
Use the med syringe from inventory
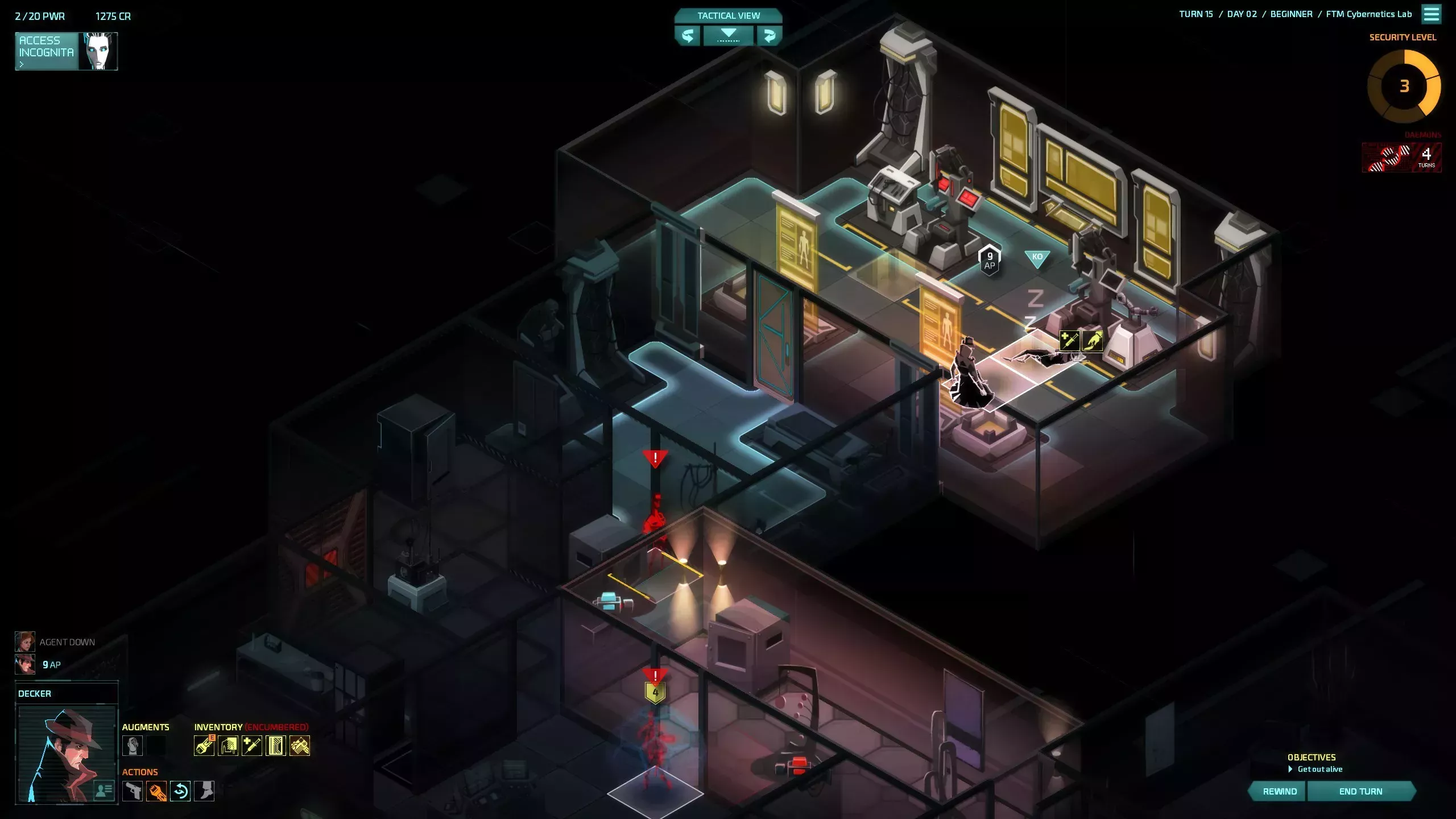252,746
